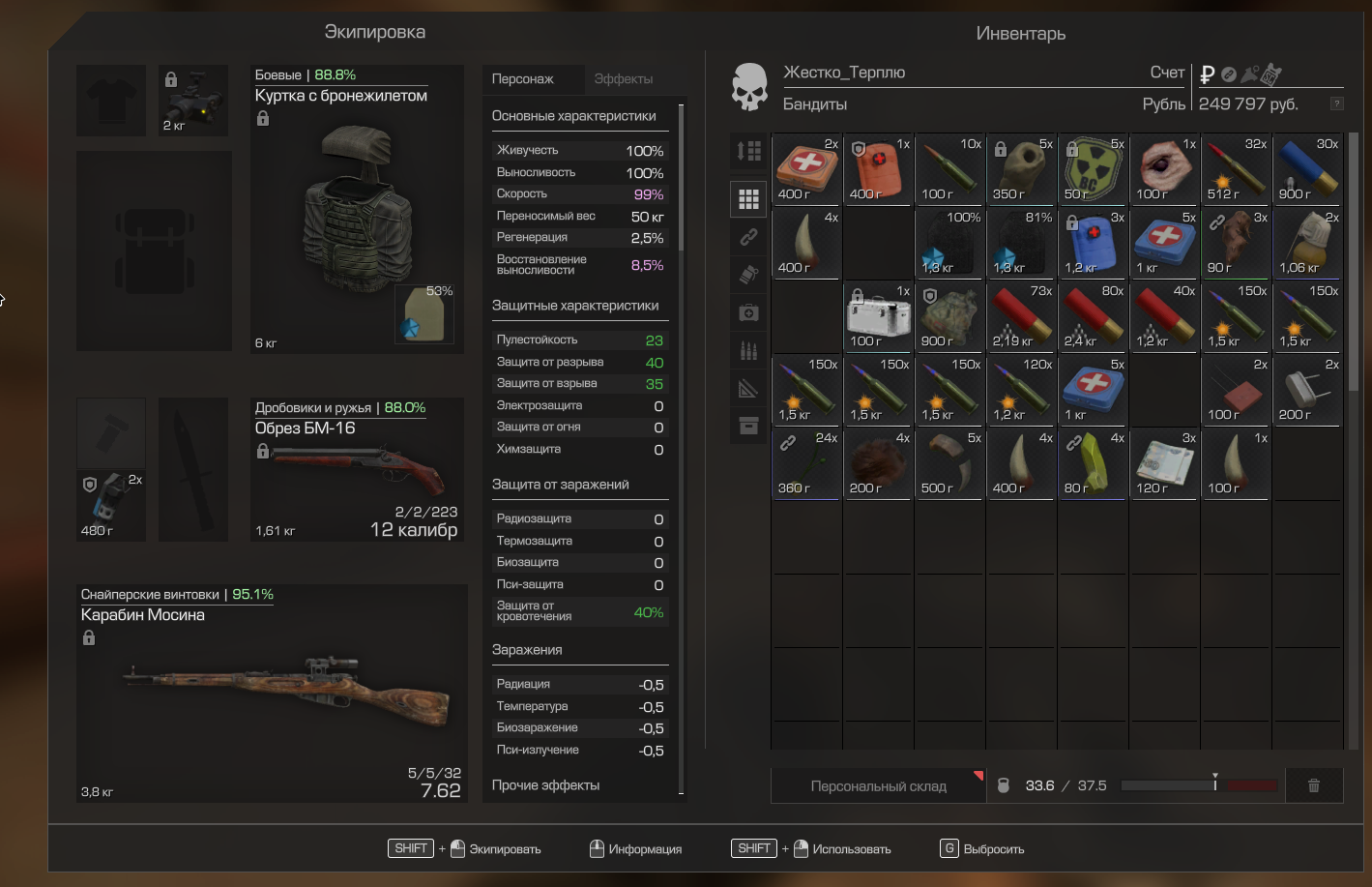Select the blue shotgun shells stack
The image size is (1372, 887).
point(1307,169)
